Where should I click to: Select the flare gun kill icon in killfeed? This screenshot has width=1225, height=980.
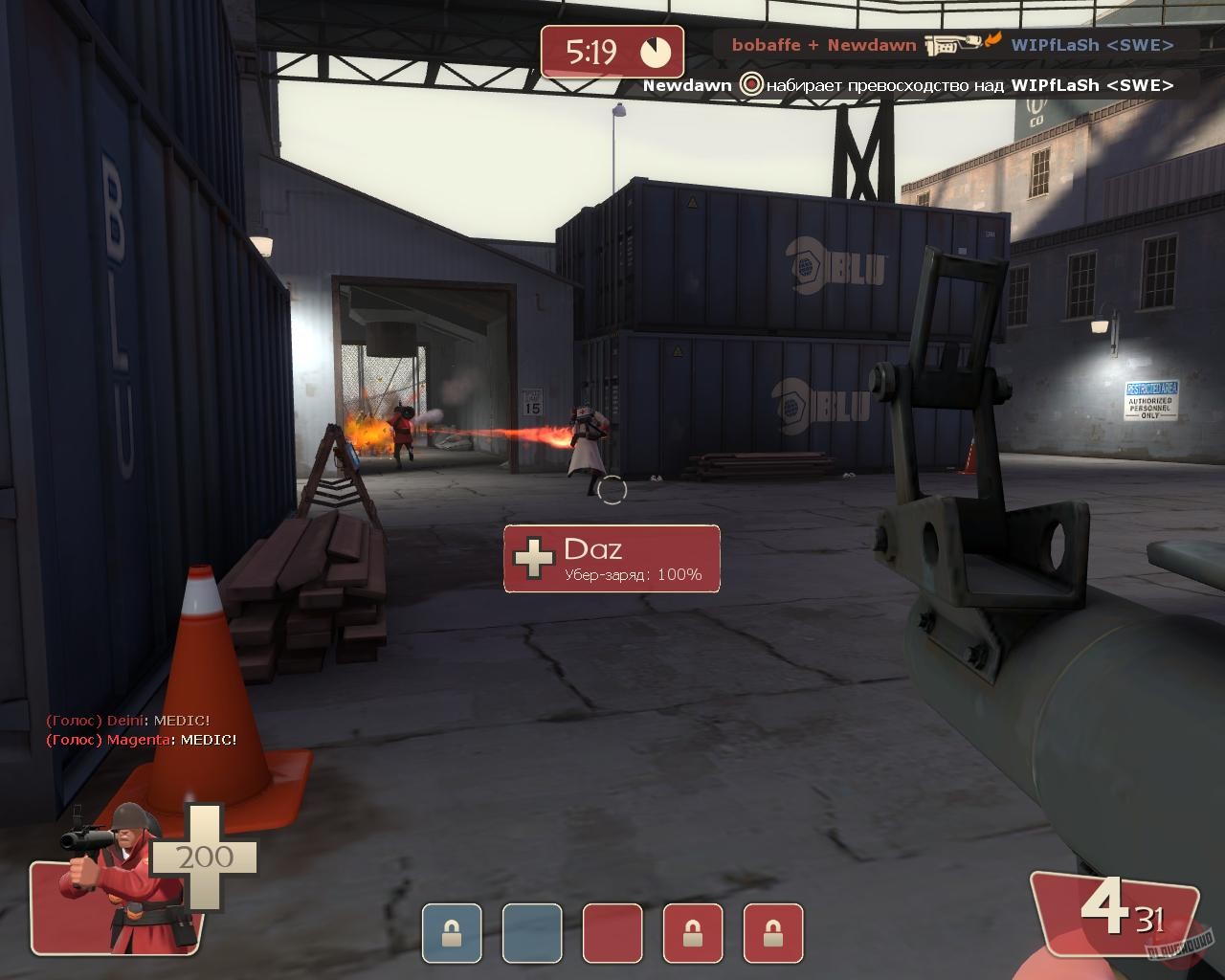point(950,42)
